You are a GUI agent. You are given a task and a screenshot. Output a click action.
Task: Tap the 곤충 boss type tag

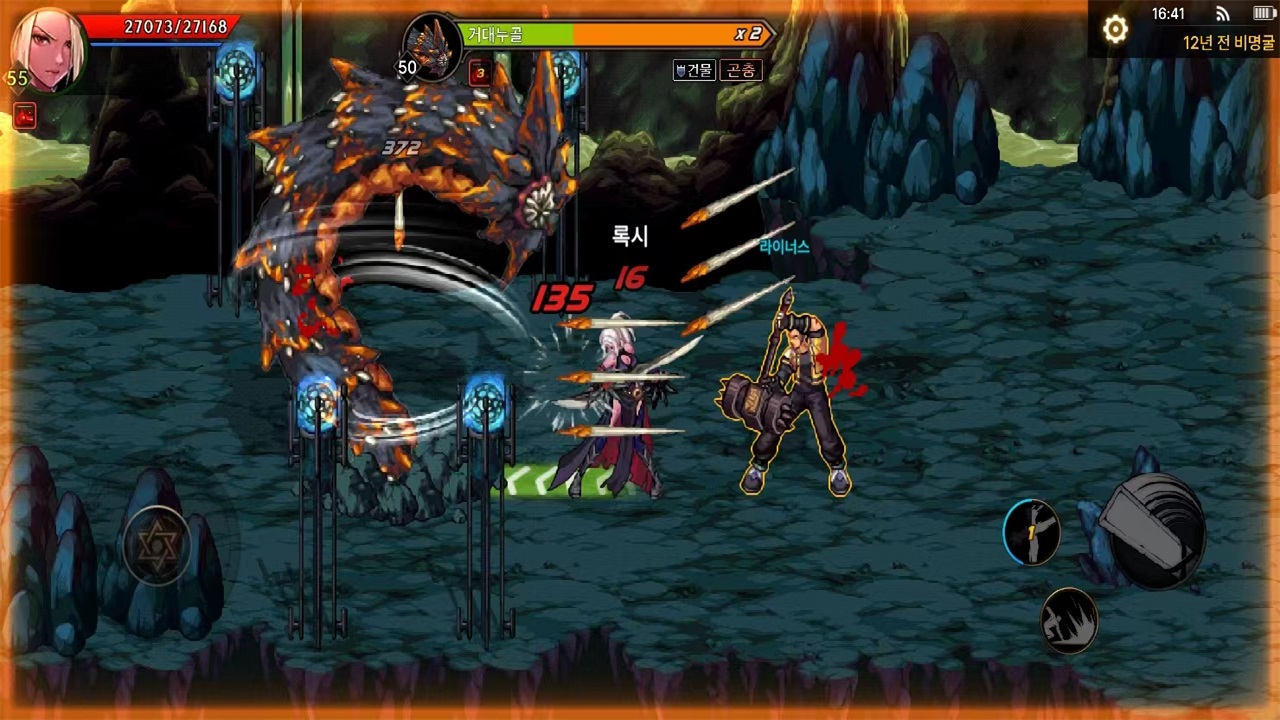pos(742,70)
